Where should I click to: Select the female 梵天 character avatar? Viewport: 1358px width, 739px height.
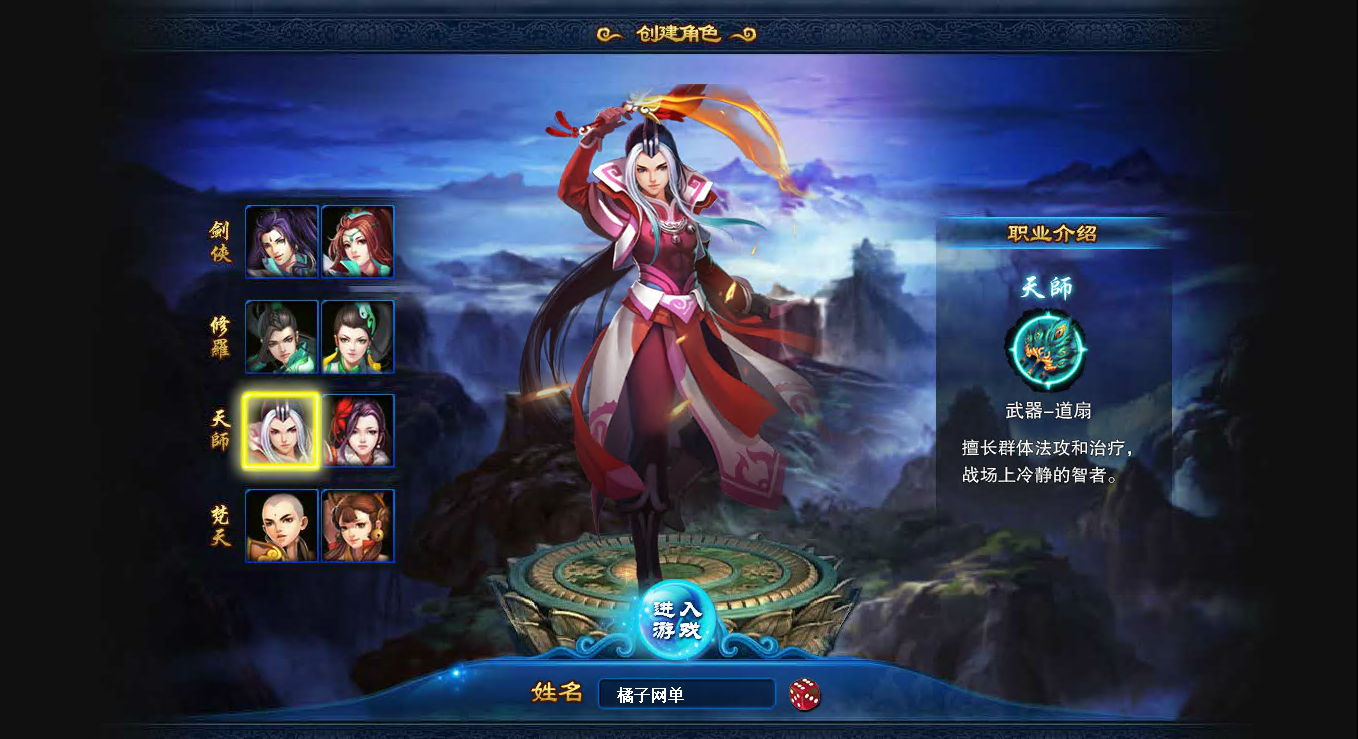358,525
